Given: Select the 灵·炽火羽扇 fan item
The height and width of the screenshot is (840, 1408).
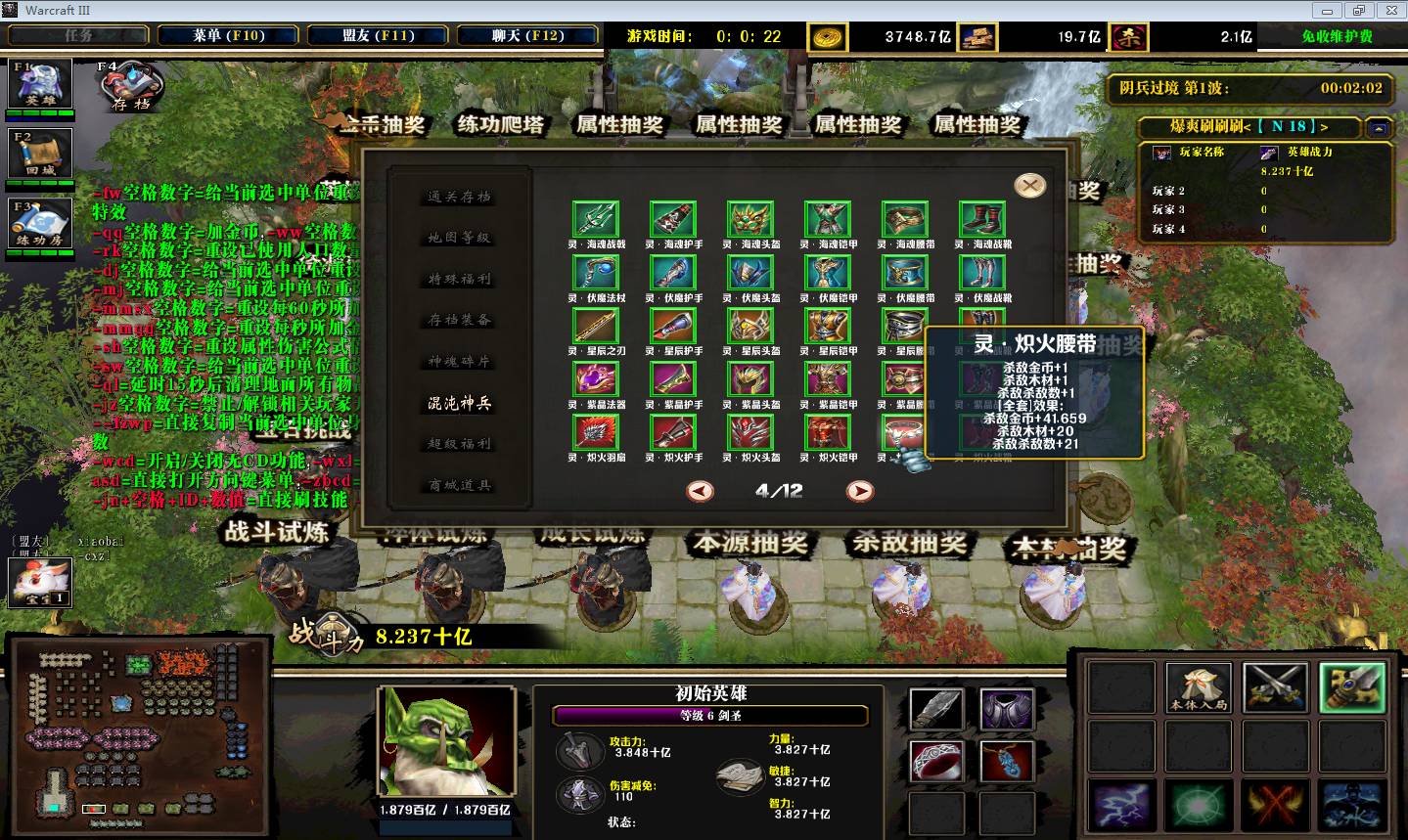Looking at the screenshot, I should pyautogui.click(x=596, y=432).
